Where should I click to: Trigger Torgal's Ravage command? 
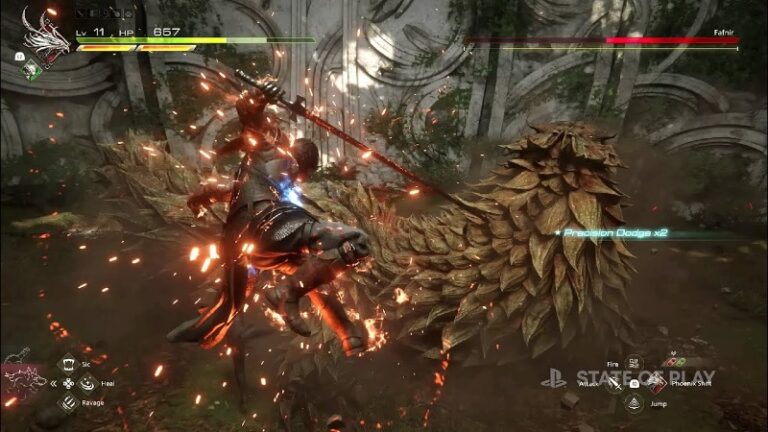click(x=68, y=402)
